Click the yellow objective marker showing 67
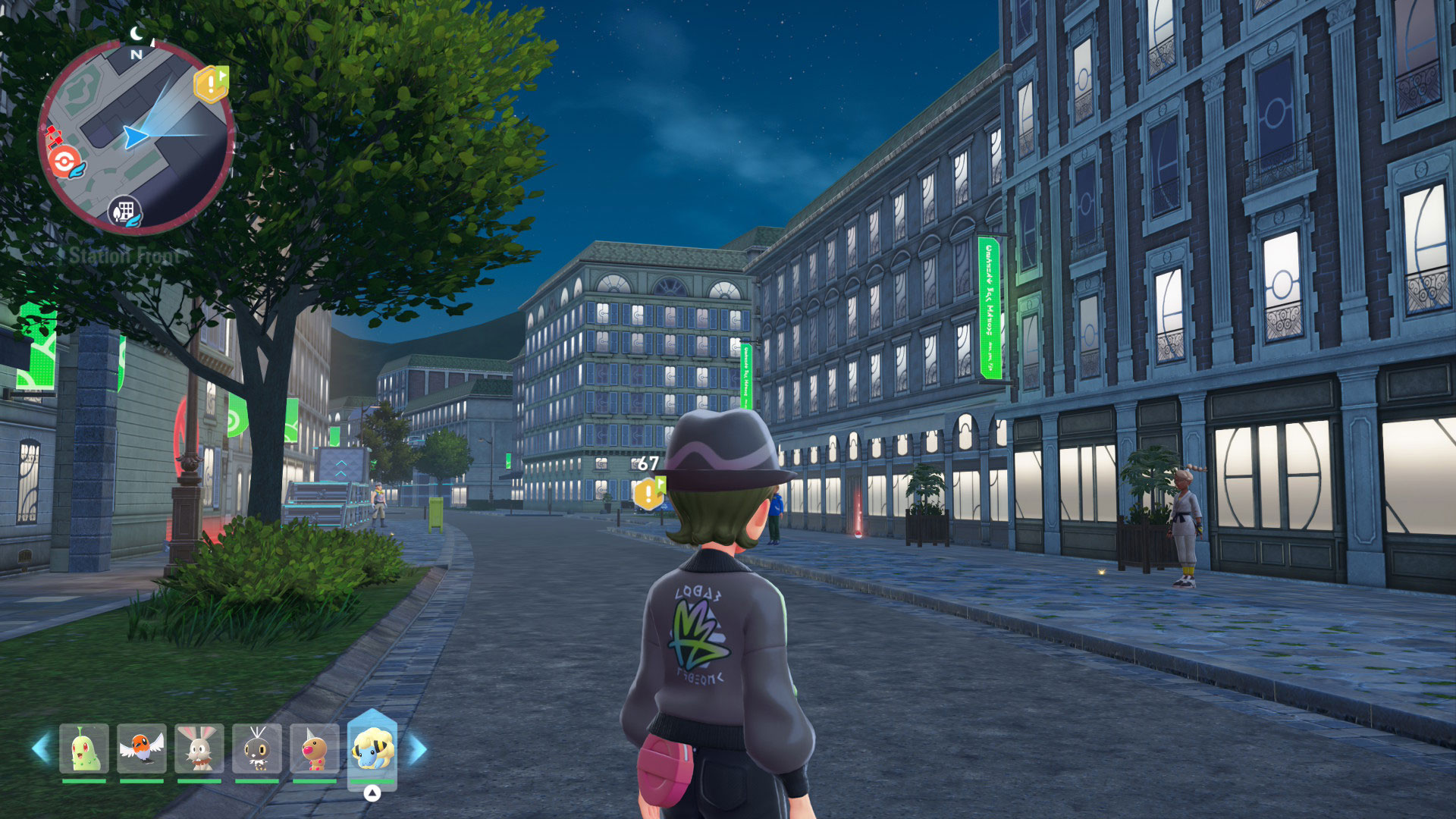This screenshot has height=819, width=1456. tap(649, 493)
